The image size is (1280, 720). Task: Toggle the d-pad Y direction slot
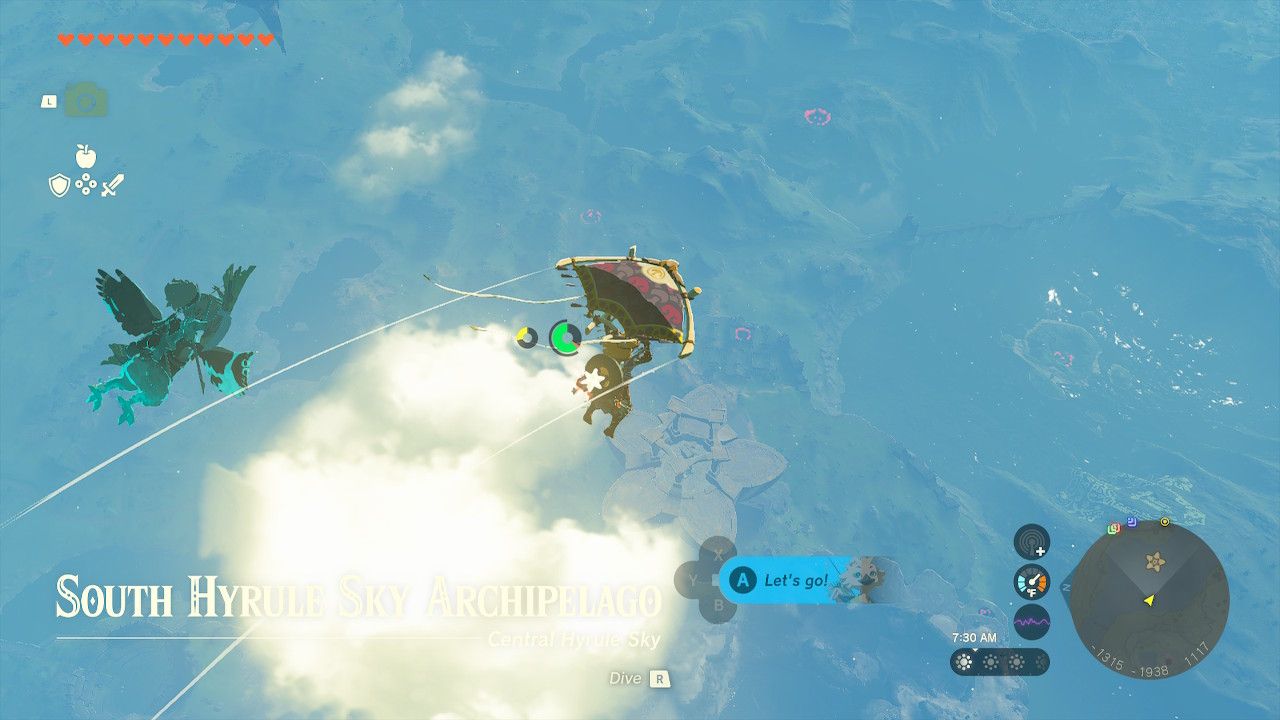(693, 578)
